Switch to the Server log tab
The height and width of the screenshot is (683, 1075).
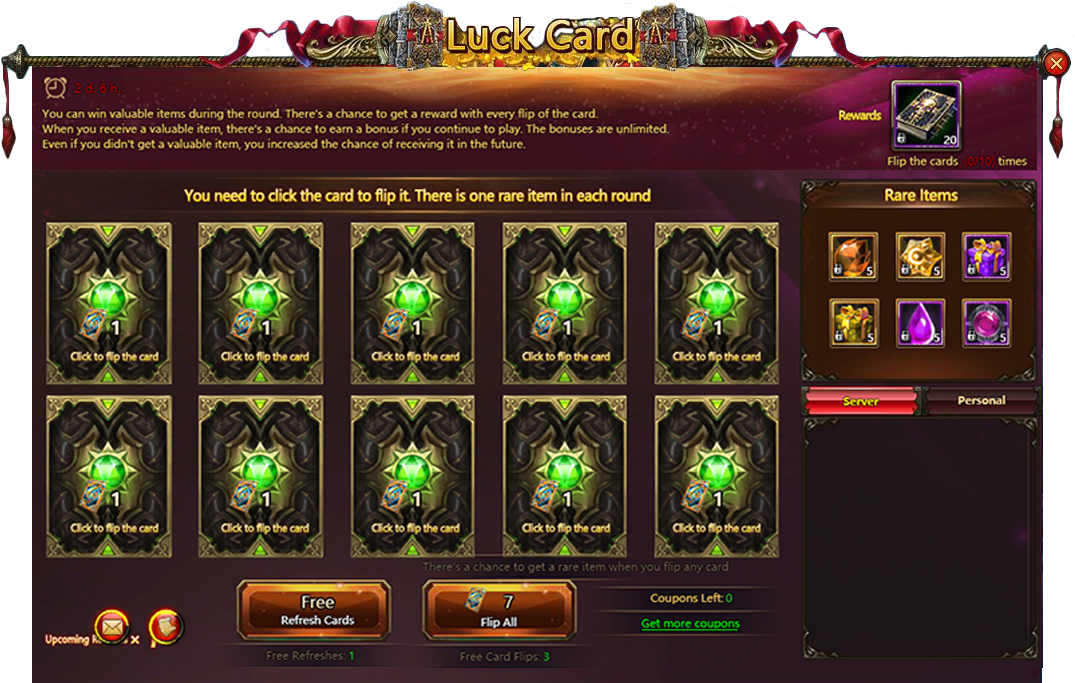860,401
